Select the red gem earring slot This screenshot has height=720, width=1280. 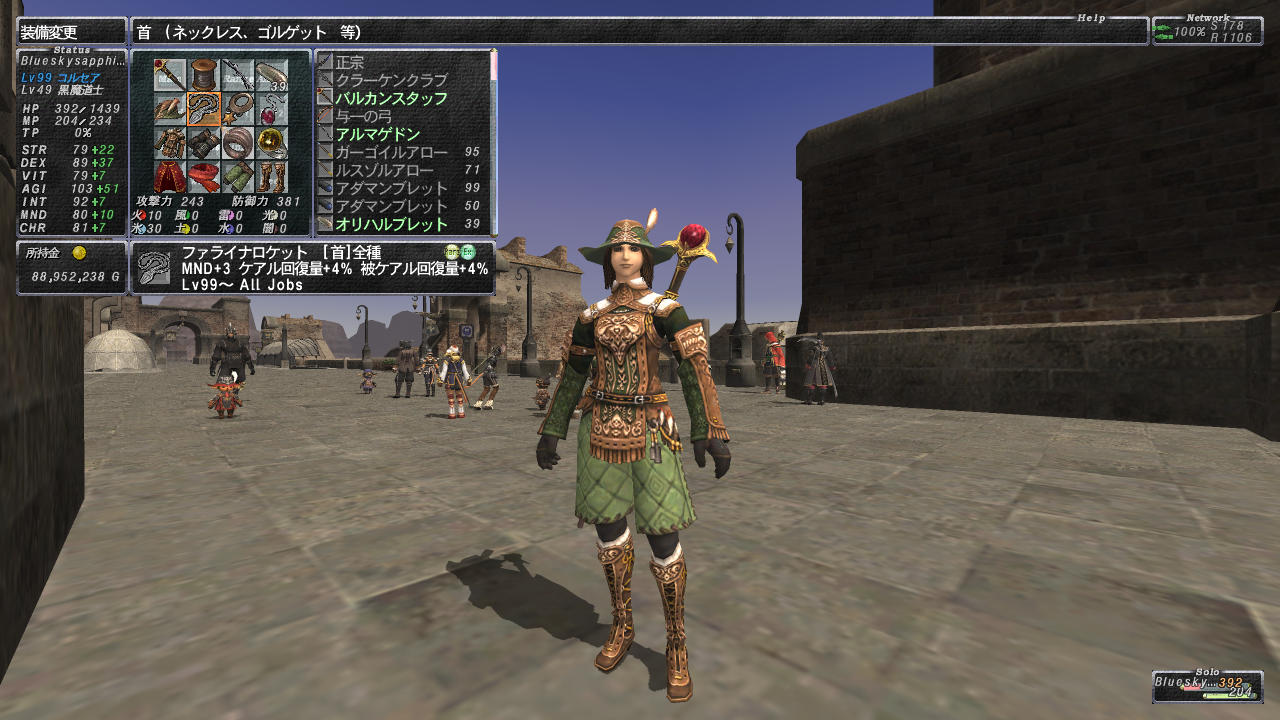point(272,108)
